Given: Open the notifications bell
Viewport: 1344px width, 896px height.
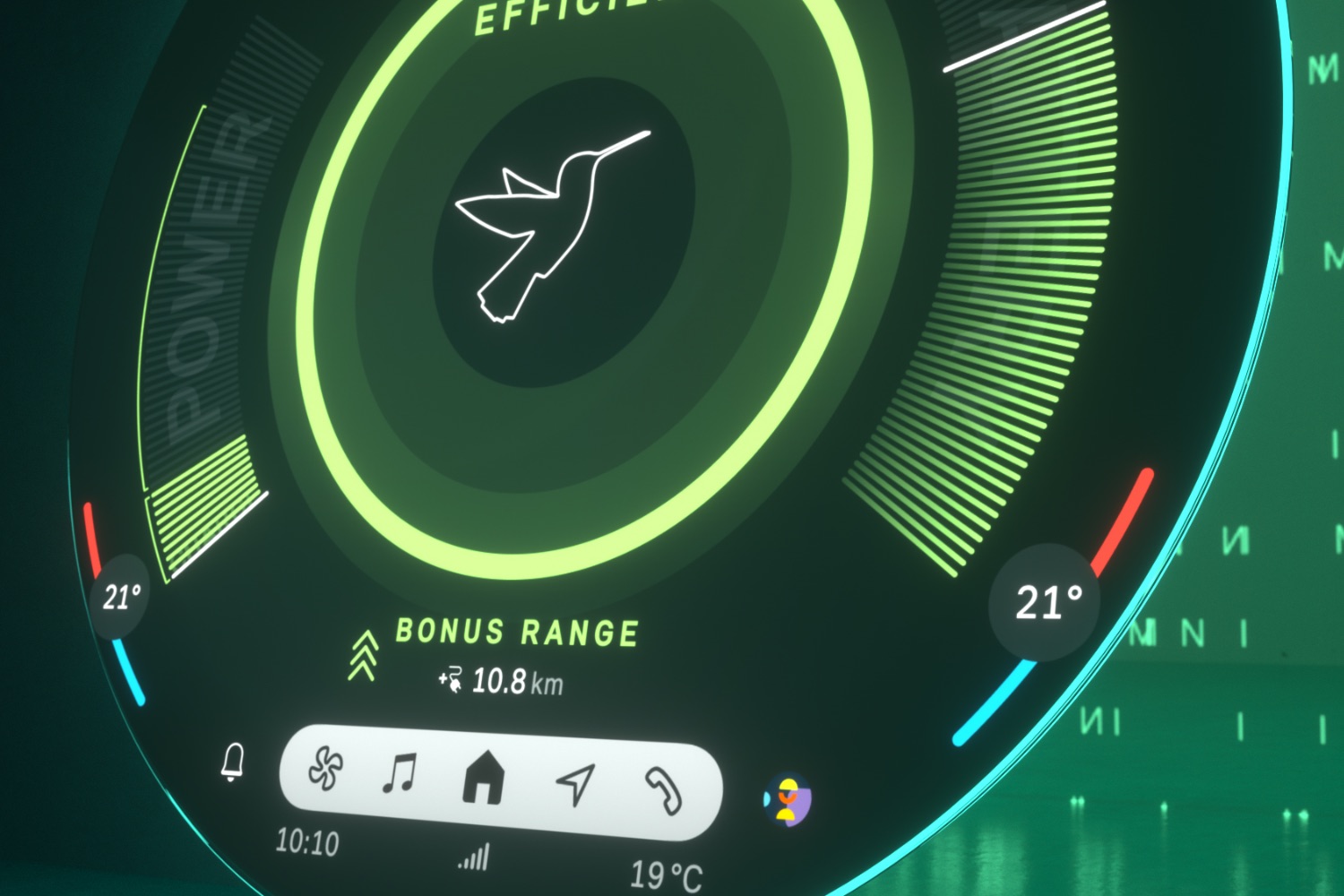Looking at the screenshot, I should pos(233,762).
